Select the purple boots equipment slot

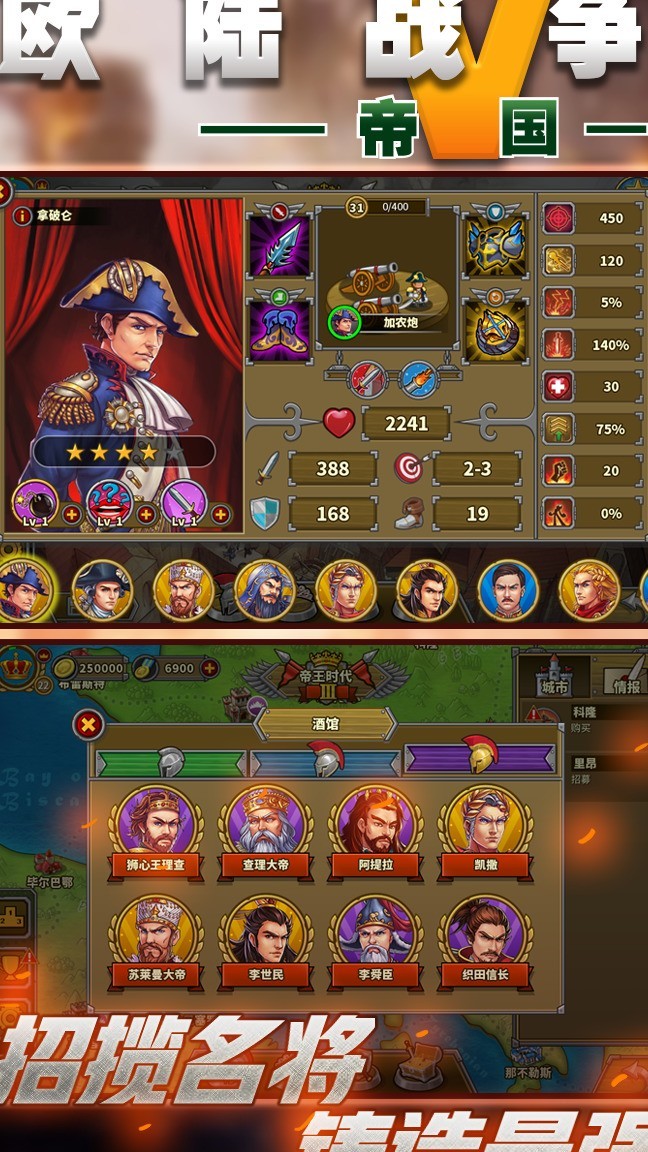coord(279,330)
